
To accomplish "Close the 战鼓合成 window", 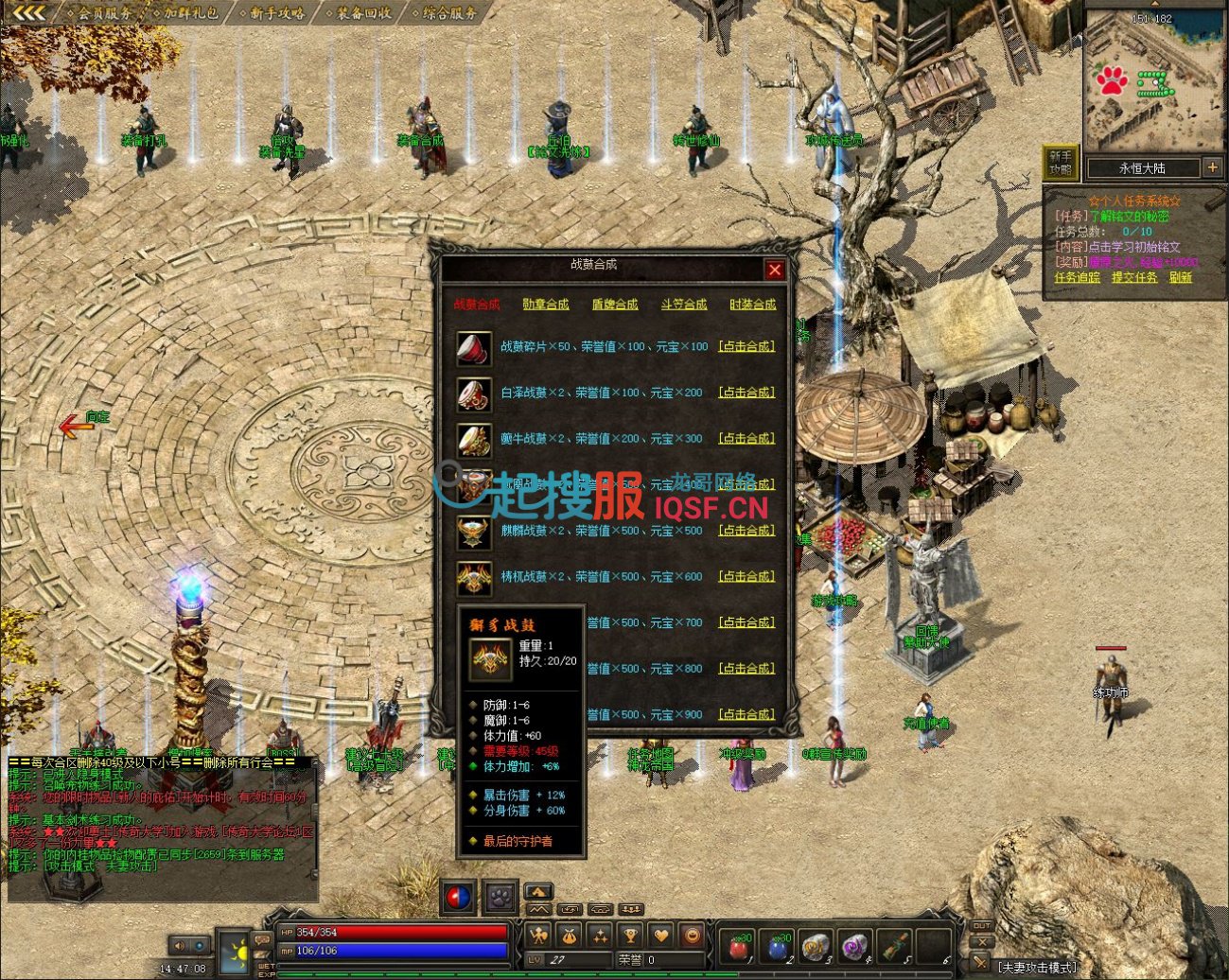I will point(775,270).
